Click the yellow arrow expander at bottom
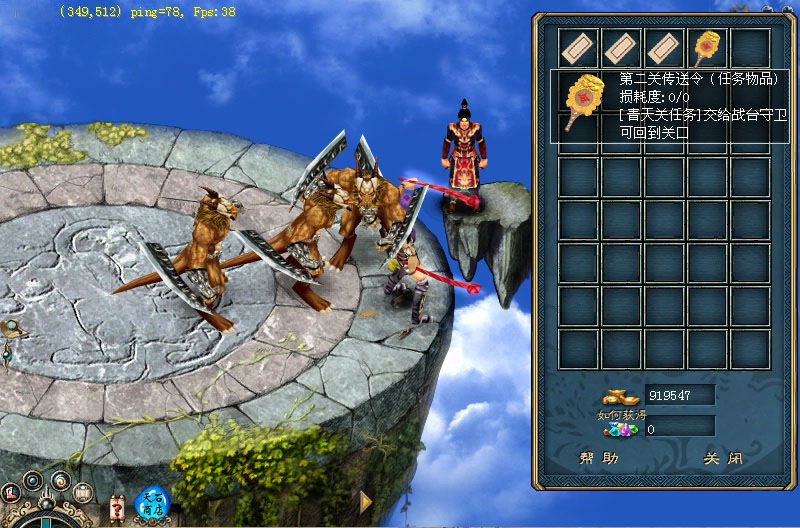Viewport: 800px width, 528px height. click(366, 499)
